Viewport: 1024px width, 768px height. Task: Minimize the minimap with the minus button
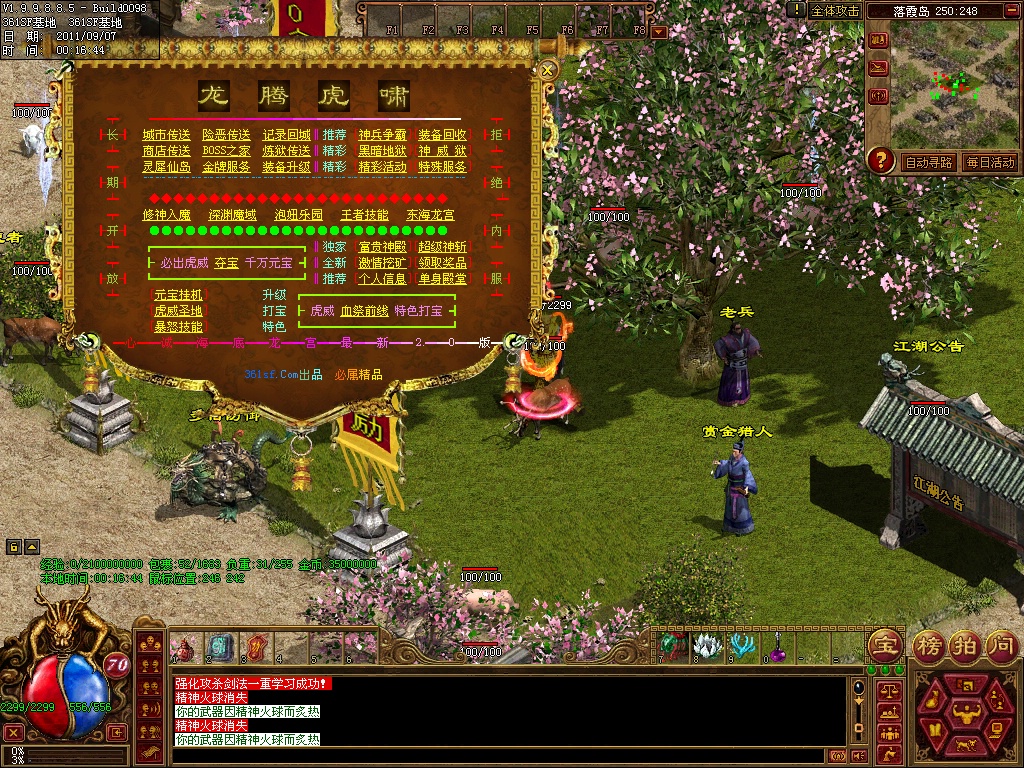tap(1013, 10)
